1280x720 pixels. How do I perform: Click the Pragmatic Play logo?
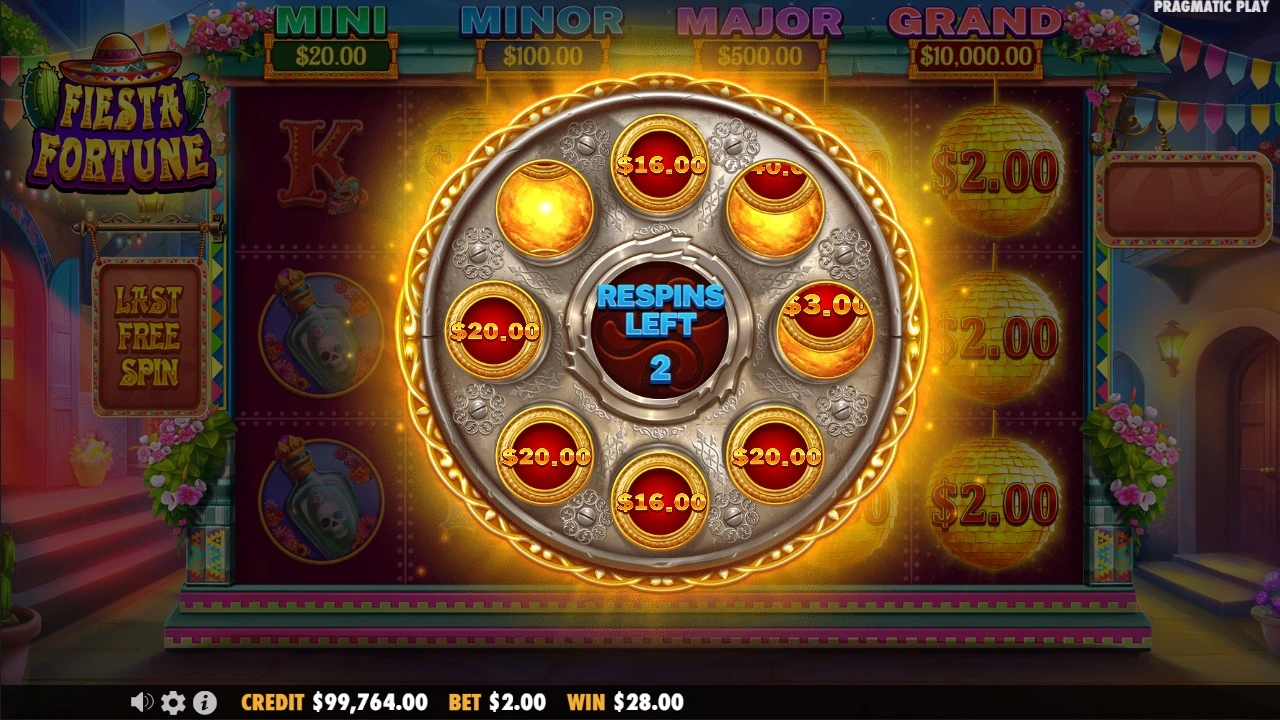click(1213, 10)
